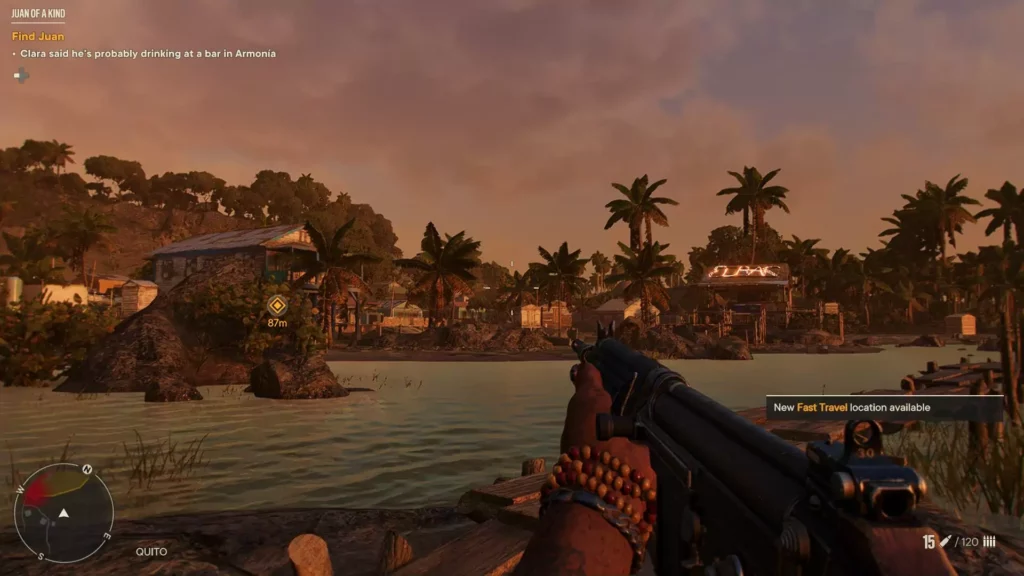This screenshot has width=1024, height=576.
Task: Click the Juan of a Kind quest title
Action: [x=38, y=14]
